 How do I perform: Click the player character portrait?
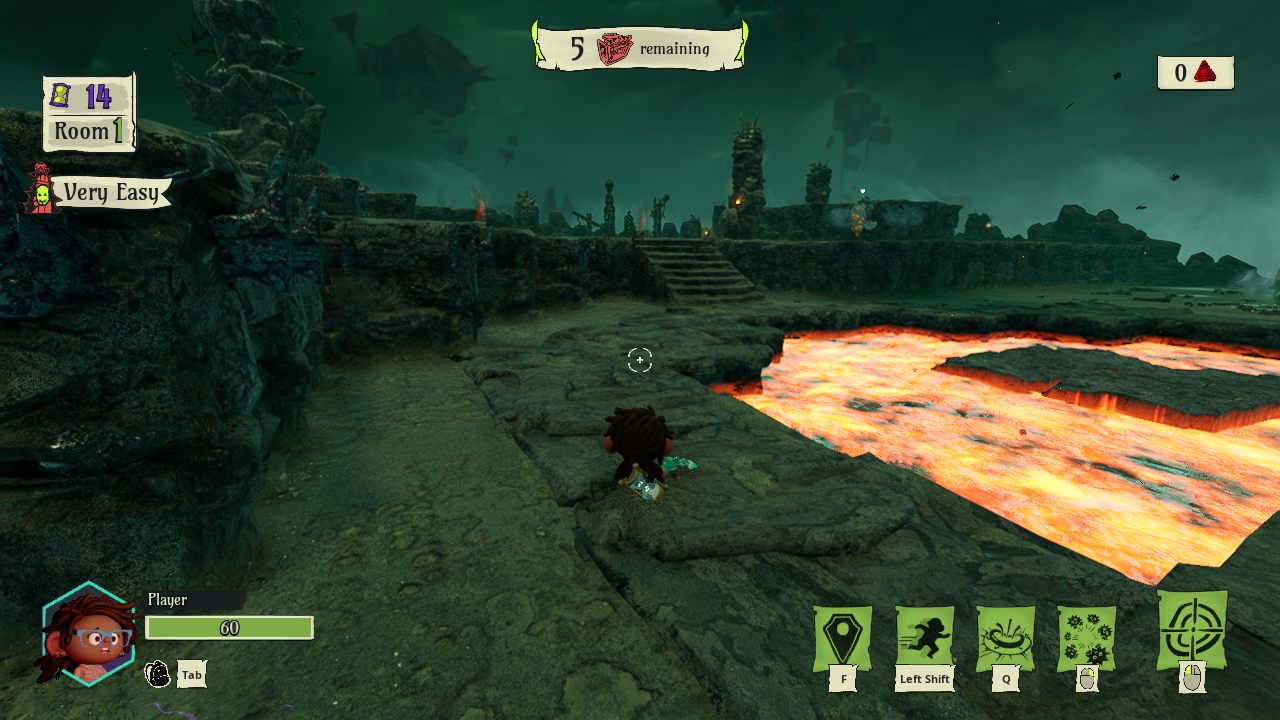pyautogui.click(x=88, y=634)
